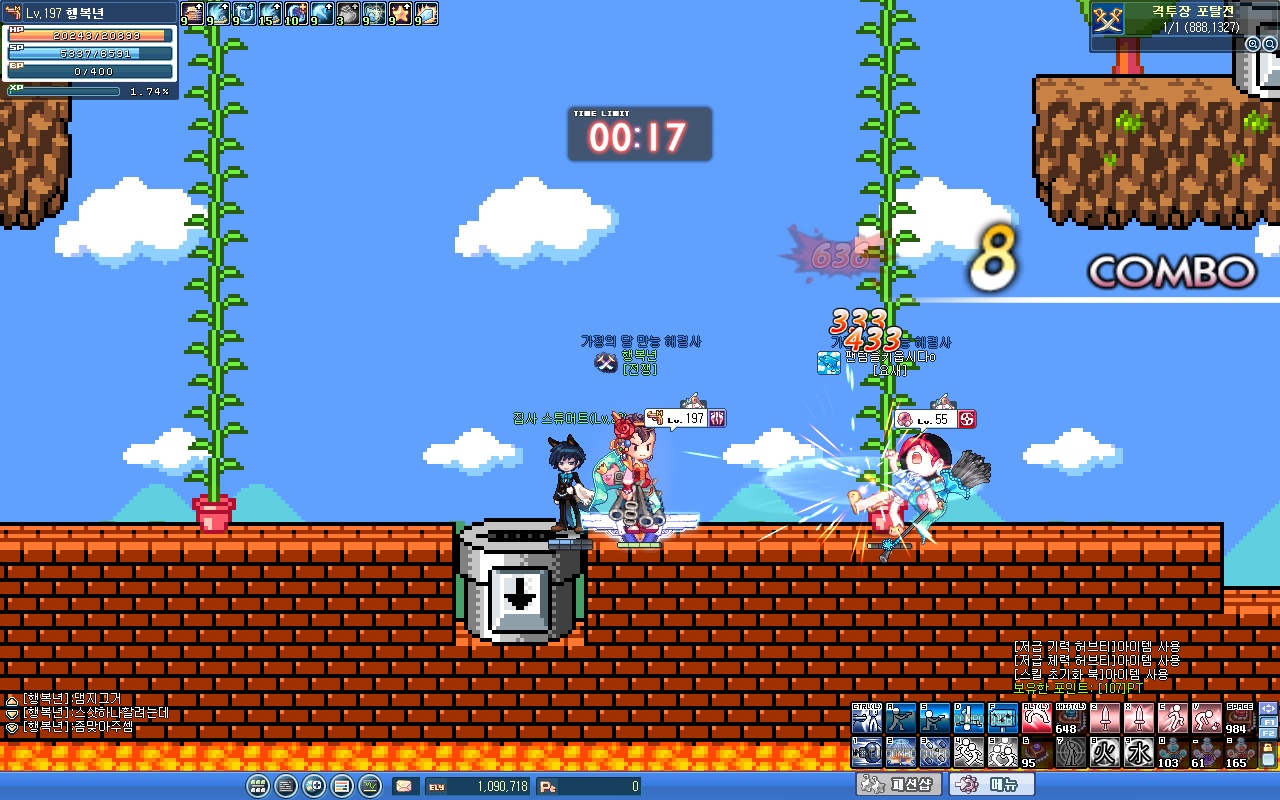This screenshot has height=800, width=1280.
Task: Activate the CTRL(L) basic attack skill
Action: tap(866, 718)
